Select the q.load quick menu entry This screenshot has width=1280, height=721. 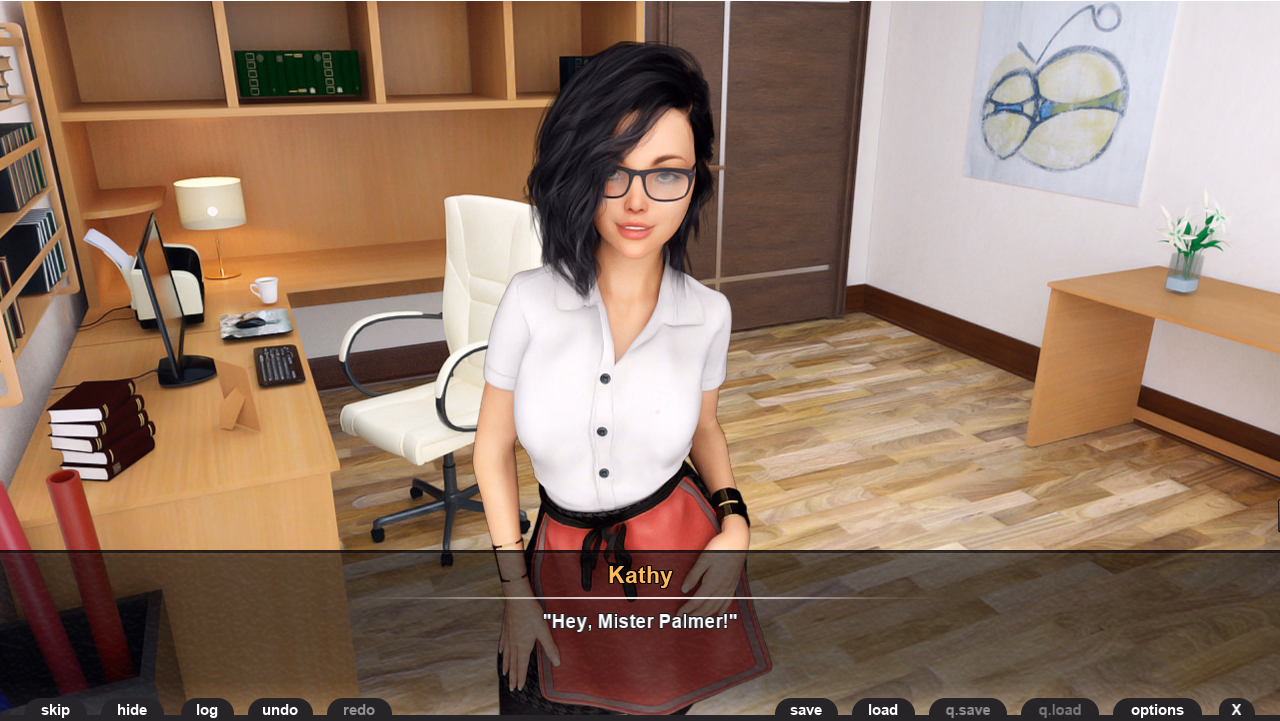(1059, 710)
